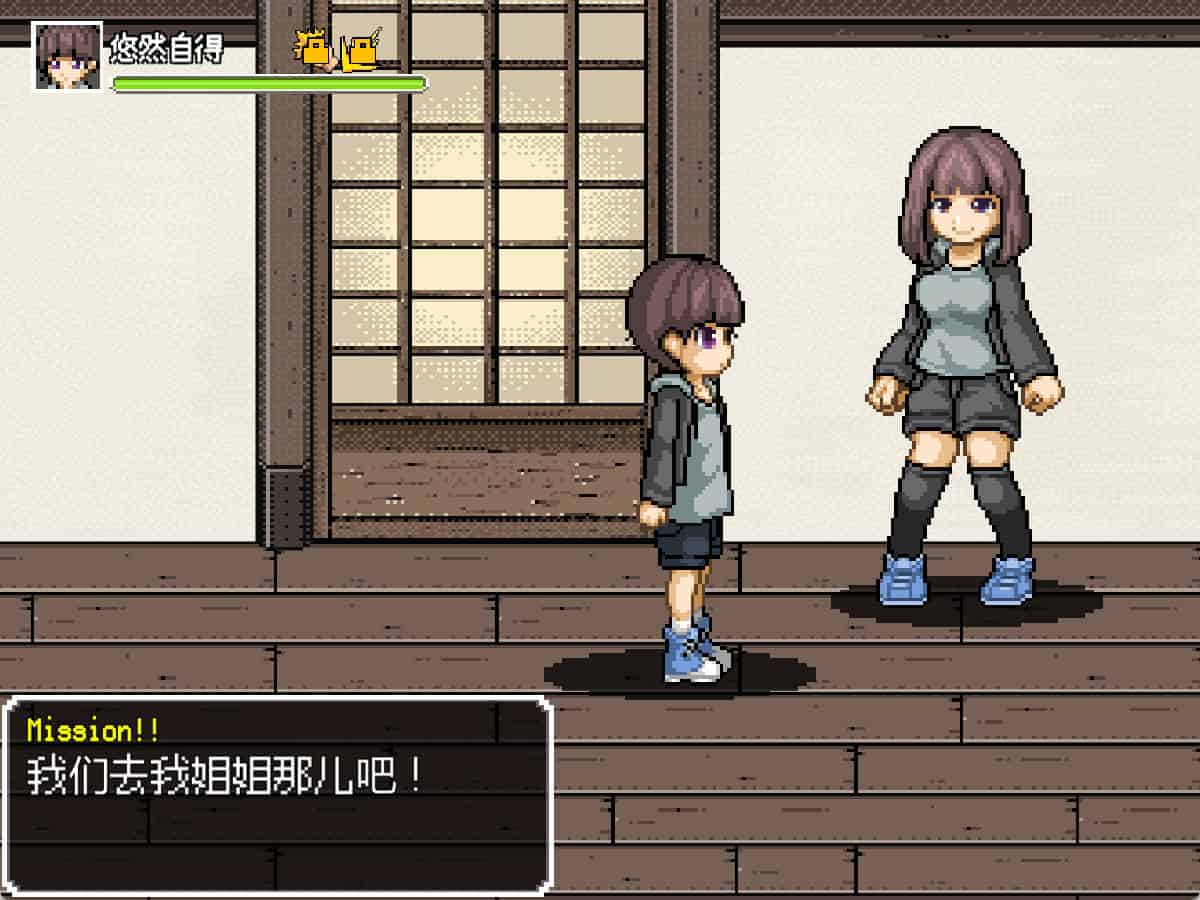The width and height of the screenshot is (1200, 900).
Task: Advance the Mission dialogue box
Action: (278, 794)
